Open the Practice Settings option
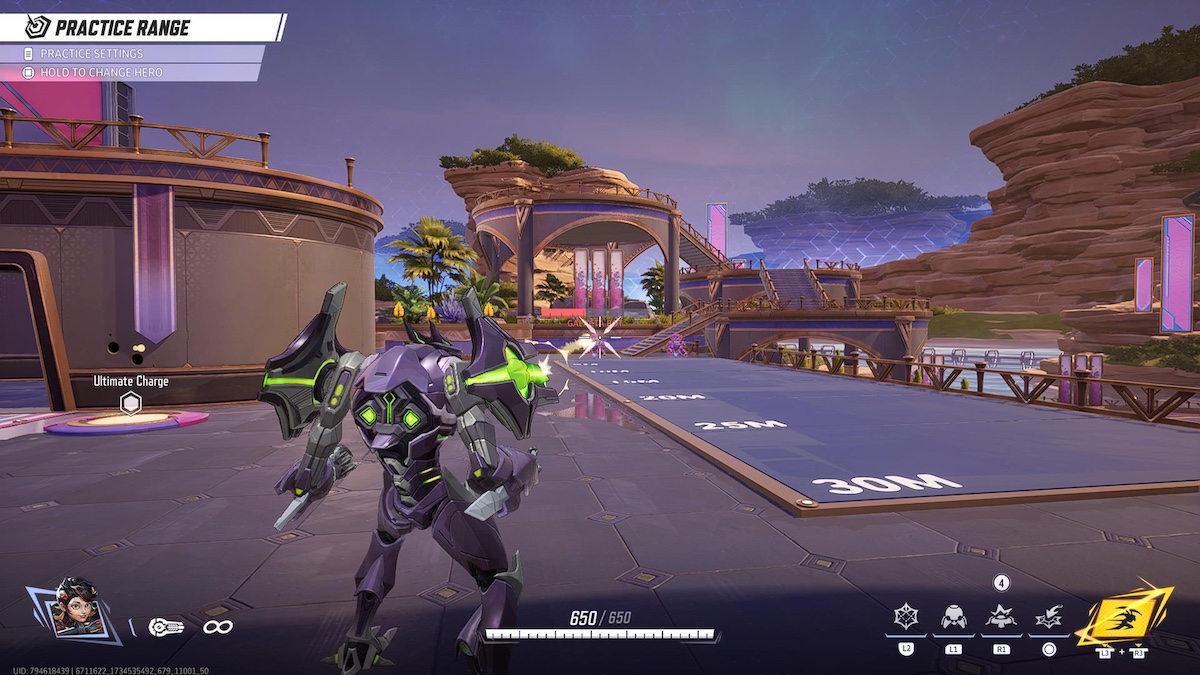This screenshot has height=675, width=1200. tap(92, 54)
